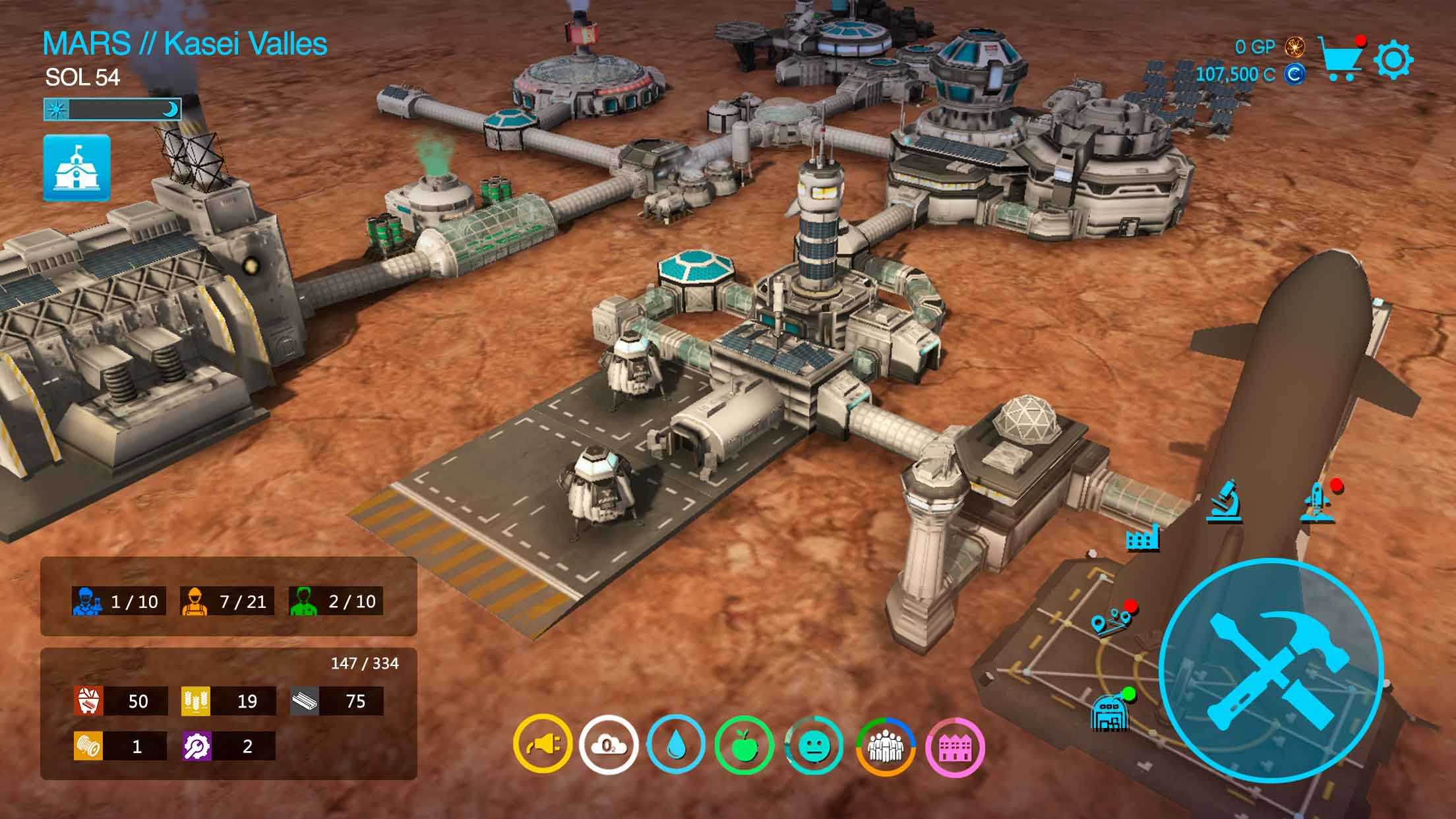The height and width of the screenshot is (819, 1456).
Task: Open the rocket launch menu
Action: 1317,502
